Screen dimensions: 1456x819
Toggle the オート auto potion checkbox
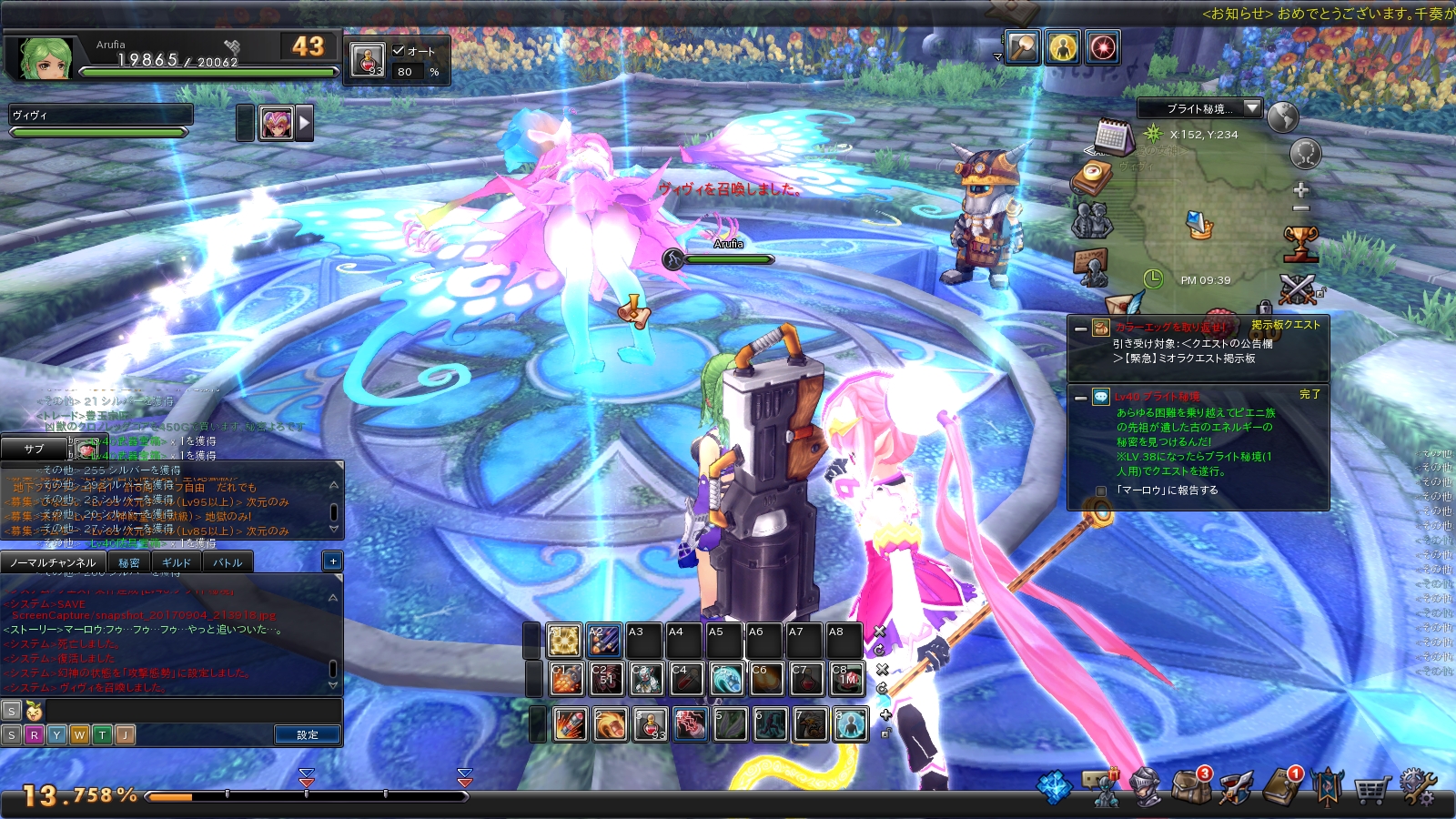tap(399, 51)
